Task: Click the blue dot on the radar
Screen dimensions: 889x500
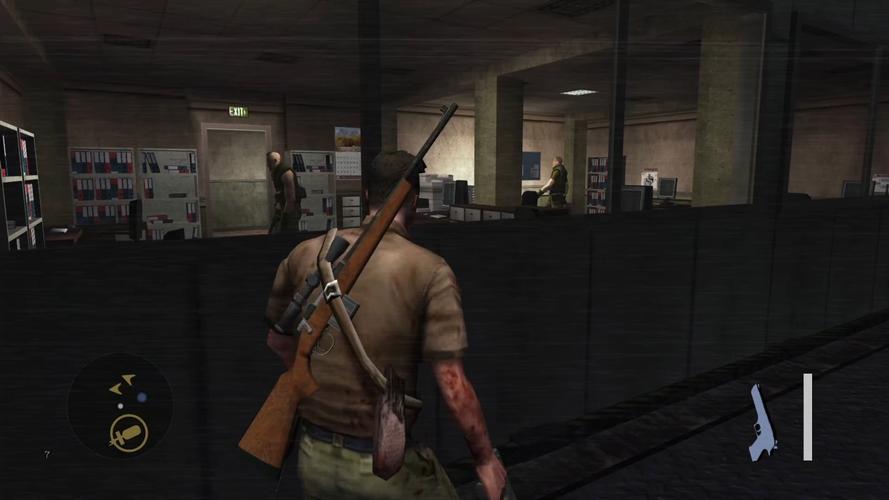Action: point(142,397)
